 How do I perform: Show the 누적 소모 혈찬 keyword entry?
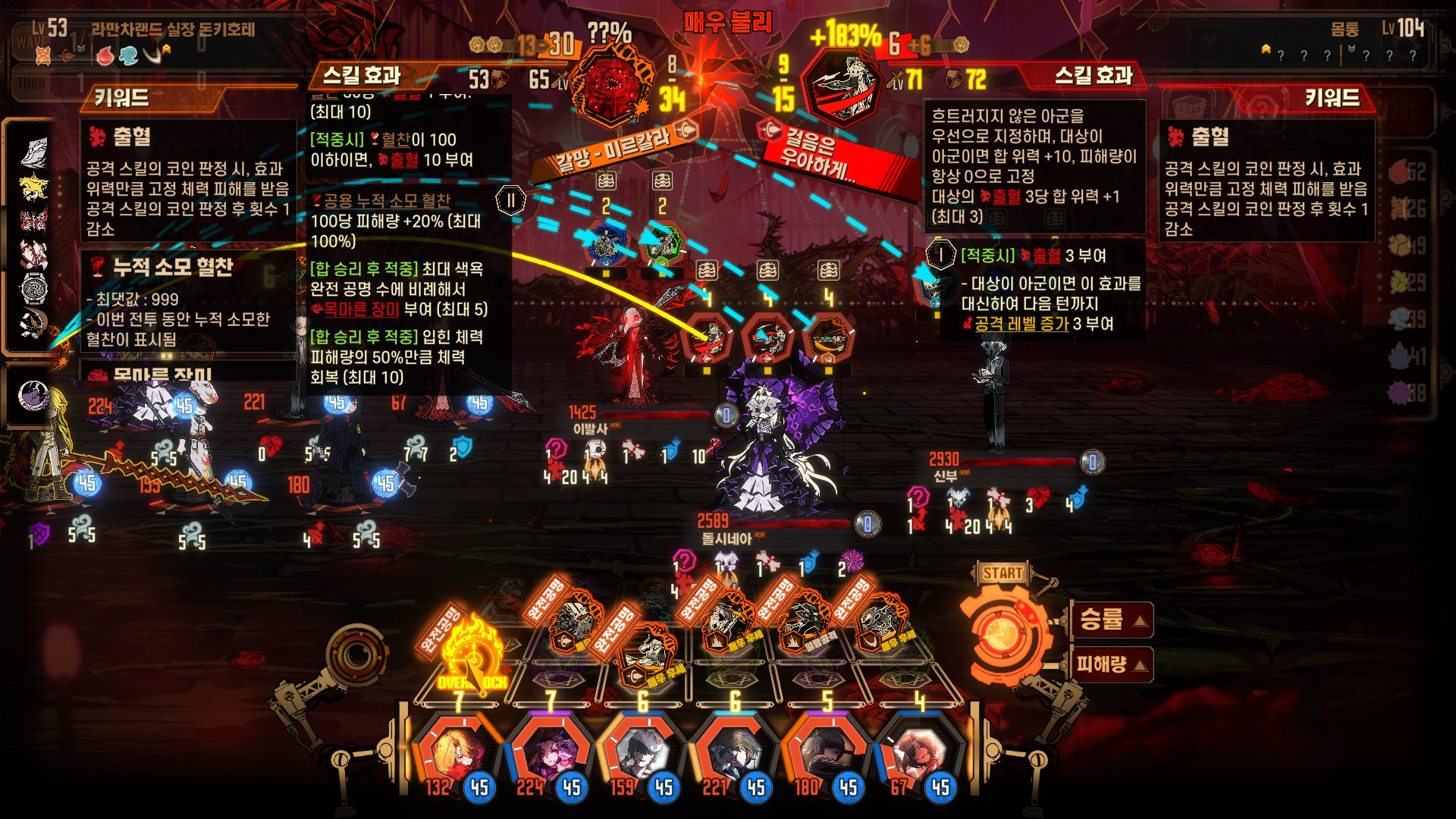pyautogui.click(x=173, y=268)
